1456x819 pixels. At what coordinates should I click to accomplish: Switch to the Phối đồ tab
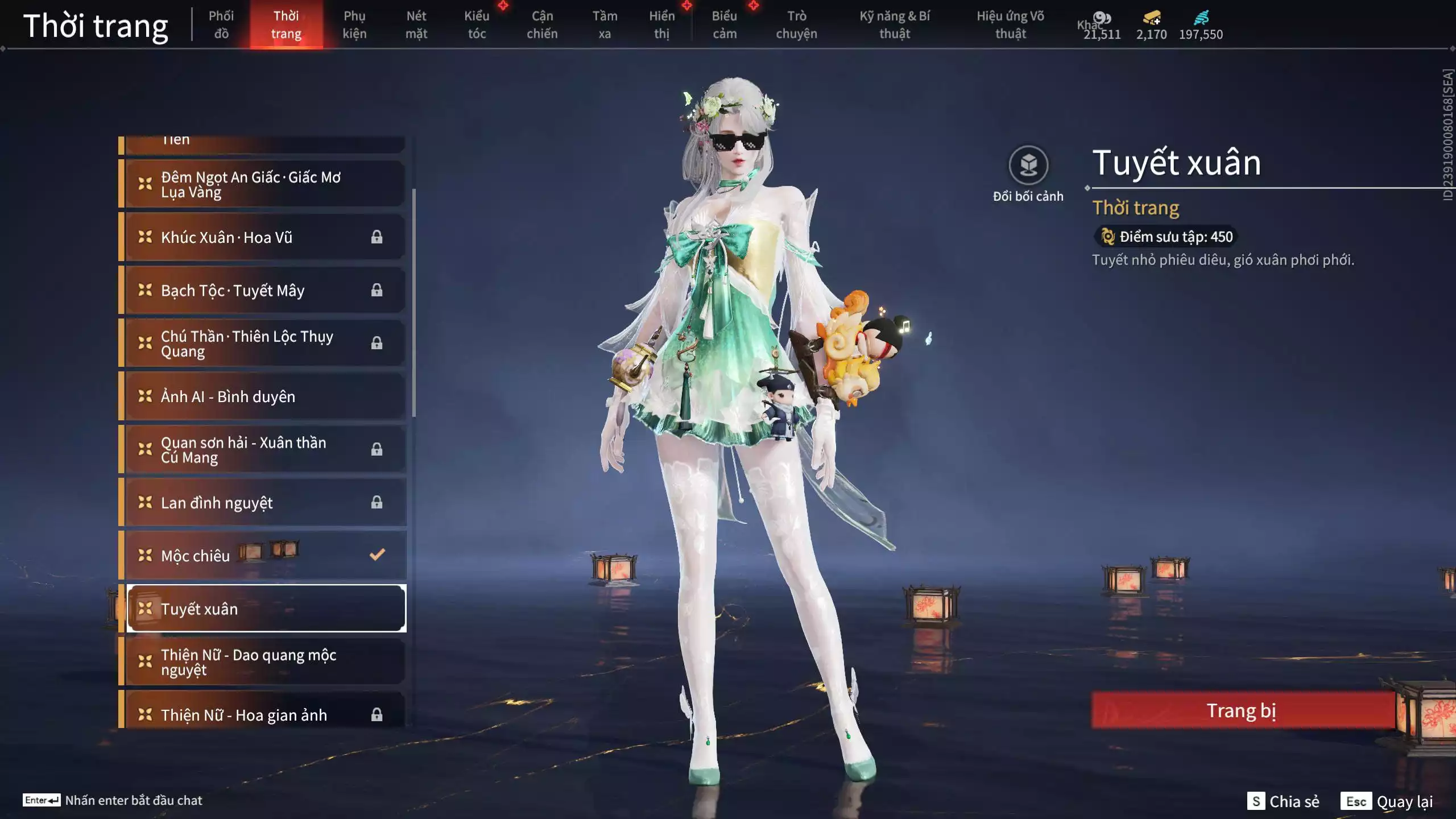pos(221,25)
